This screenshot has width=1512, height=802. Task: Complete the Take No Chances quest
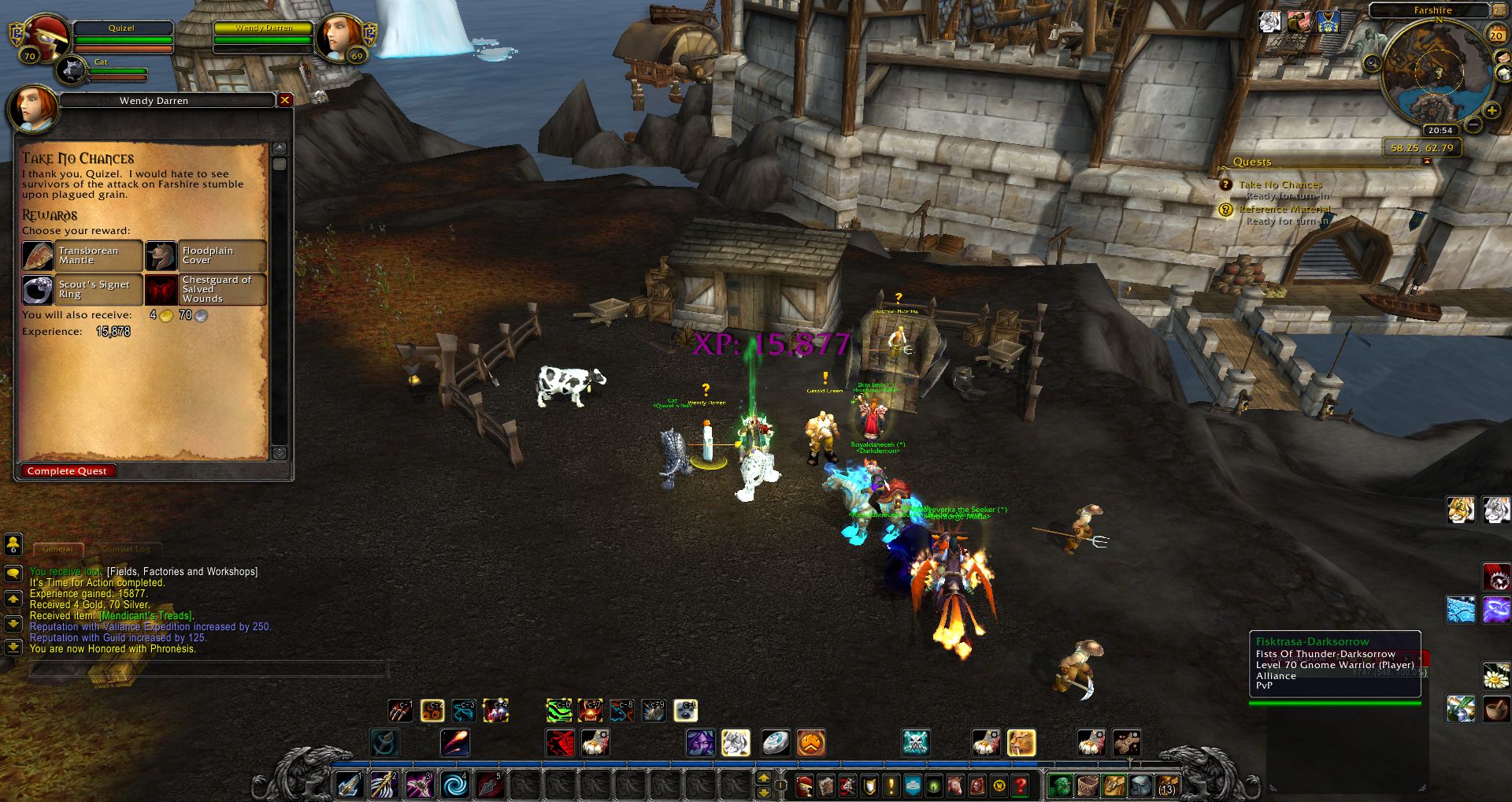tap(67, 471)
